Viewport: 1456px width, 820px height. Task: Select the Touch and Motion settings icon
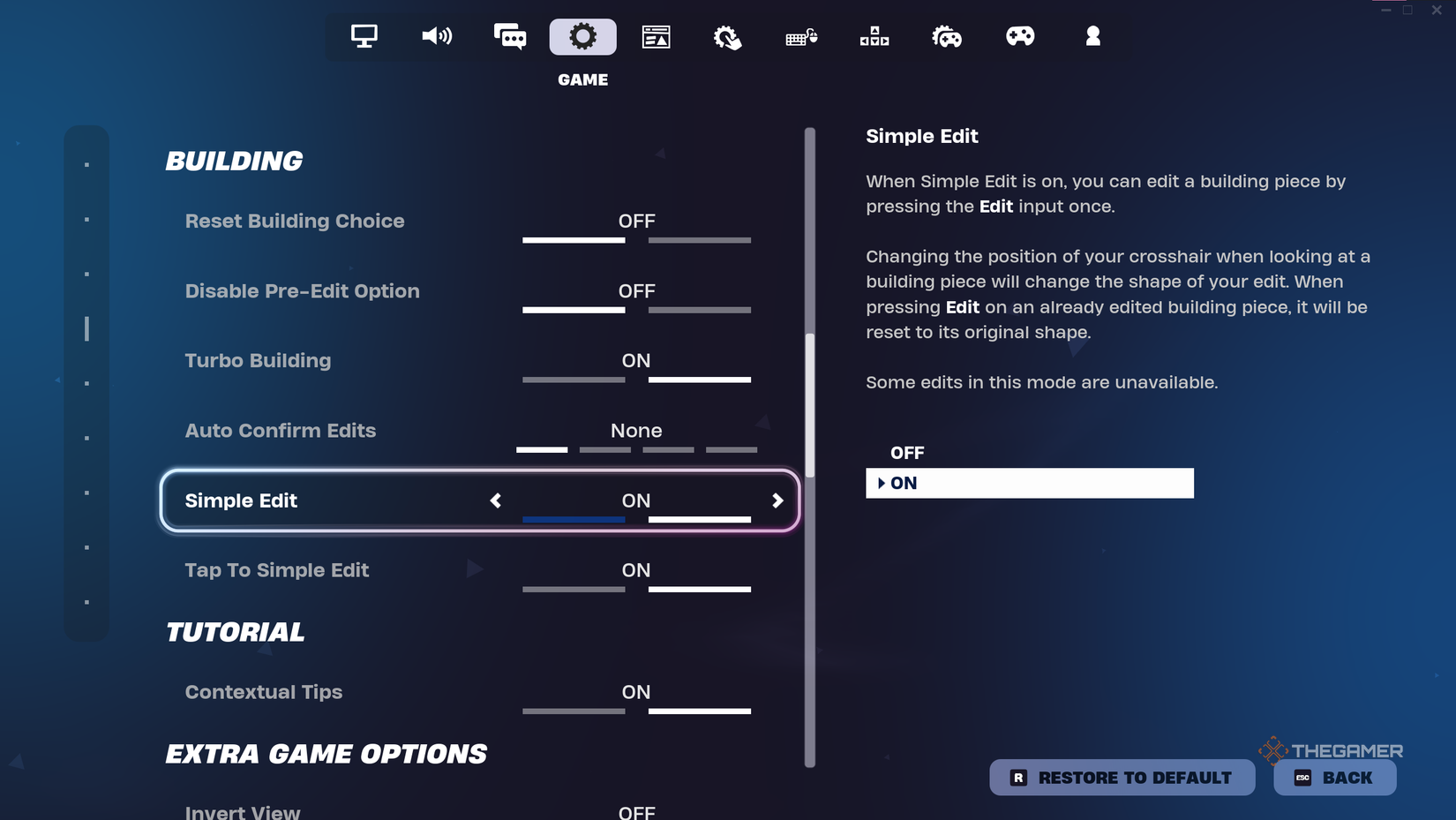(x=726, y=36)
